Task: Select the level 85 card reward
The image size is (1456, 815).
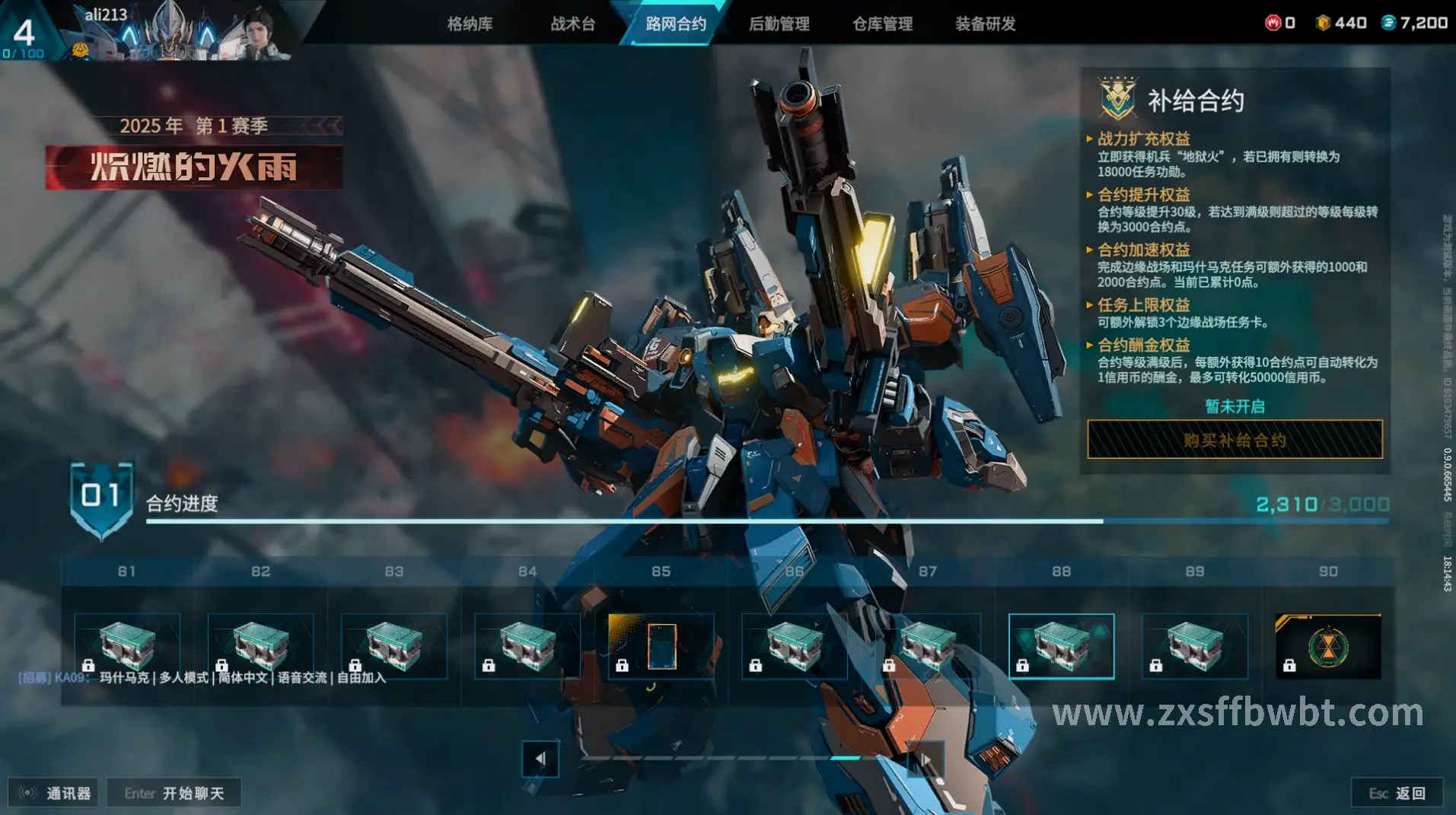Action: pyautogui.click(x=661, y=646)
